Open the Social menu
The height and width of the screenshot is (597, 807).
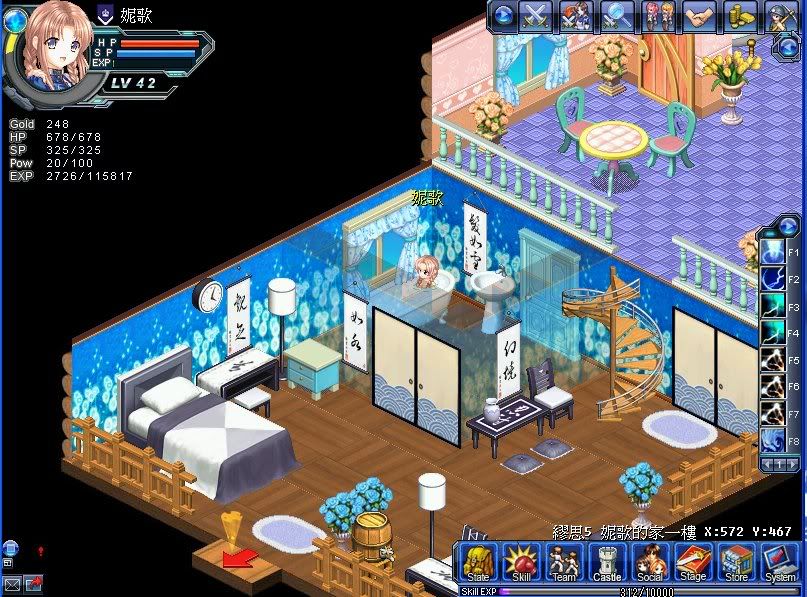tap(650, 562)
